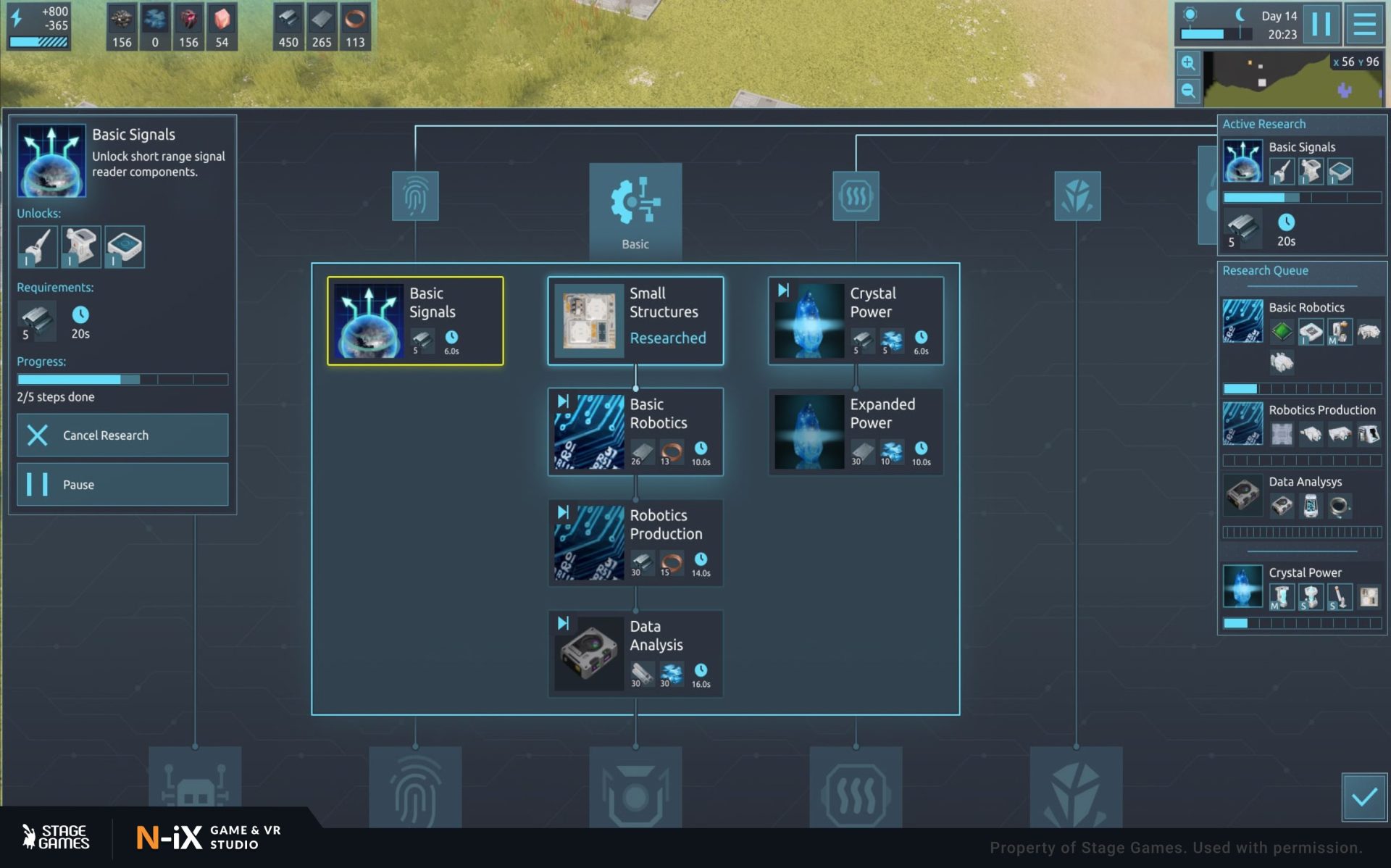
Task: Pick the Expanded Power research node
Action: coord(856,432)
